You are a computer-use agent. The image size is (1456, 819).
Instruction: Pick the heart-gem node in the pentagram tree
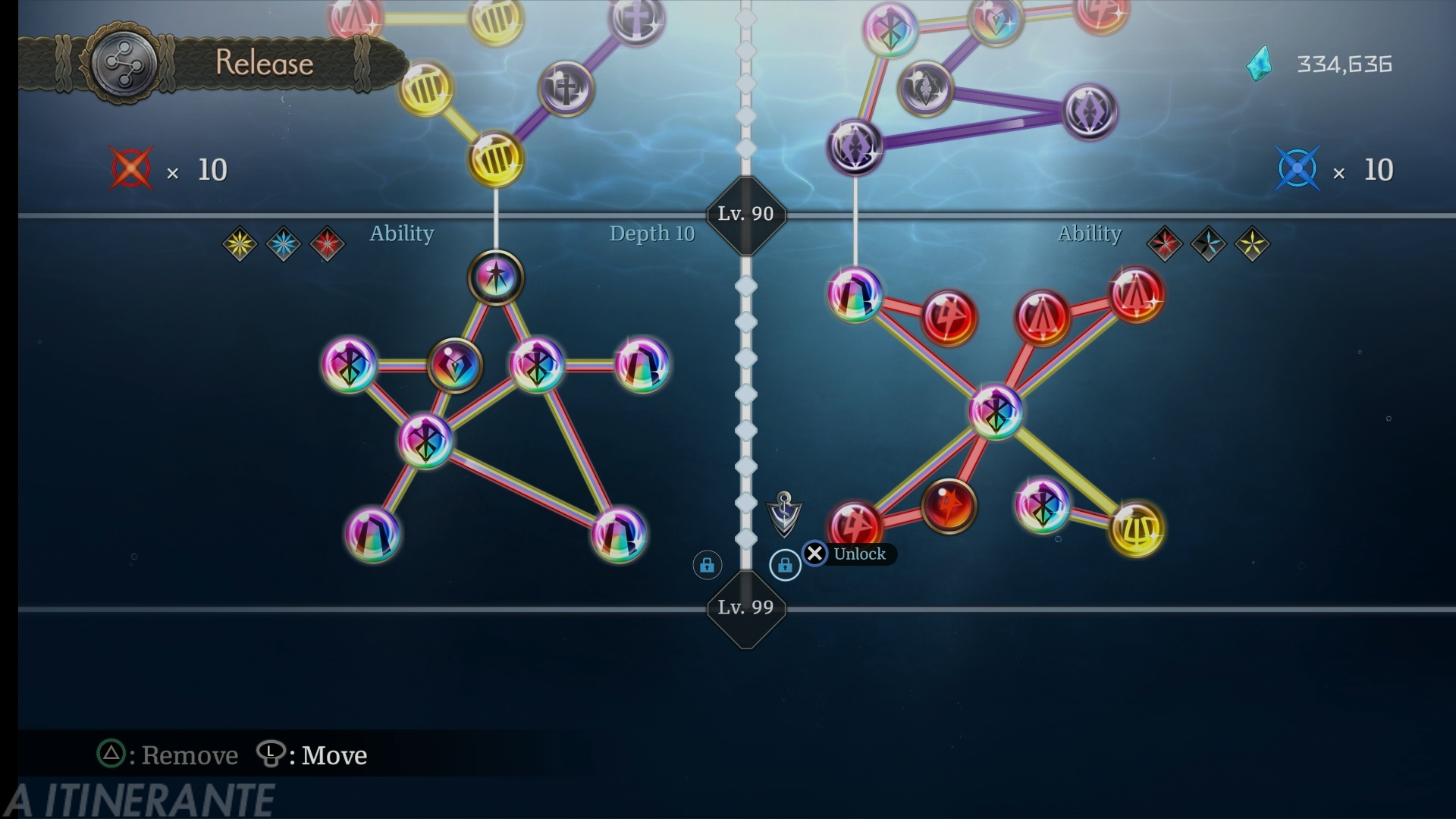point(455,366)
